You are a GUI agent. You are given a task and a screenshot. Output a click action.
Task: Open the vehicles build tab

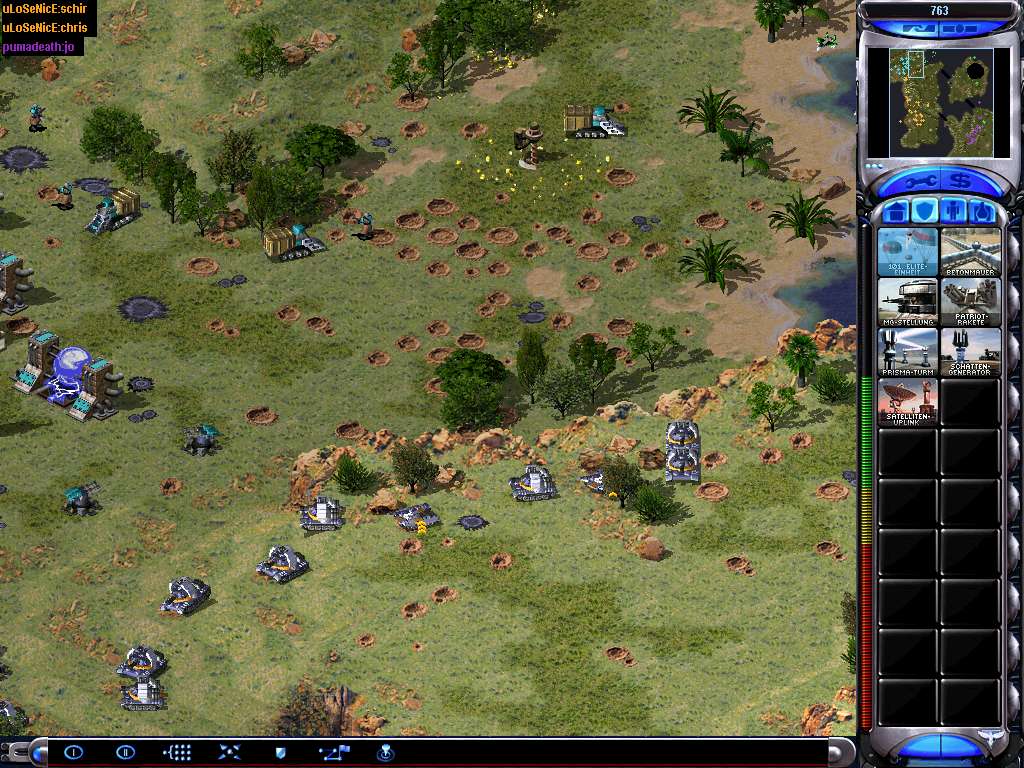[982, 211]
